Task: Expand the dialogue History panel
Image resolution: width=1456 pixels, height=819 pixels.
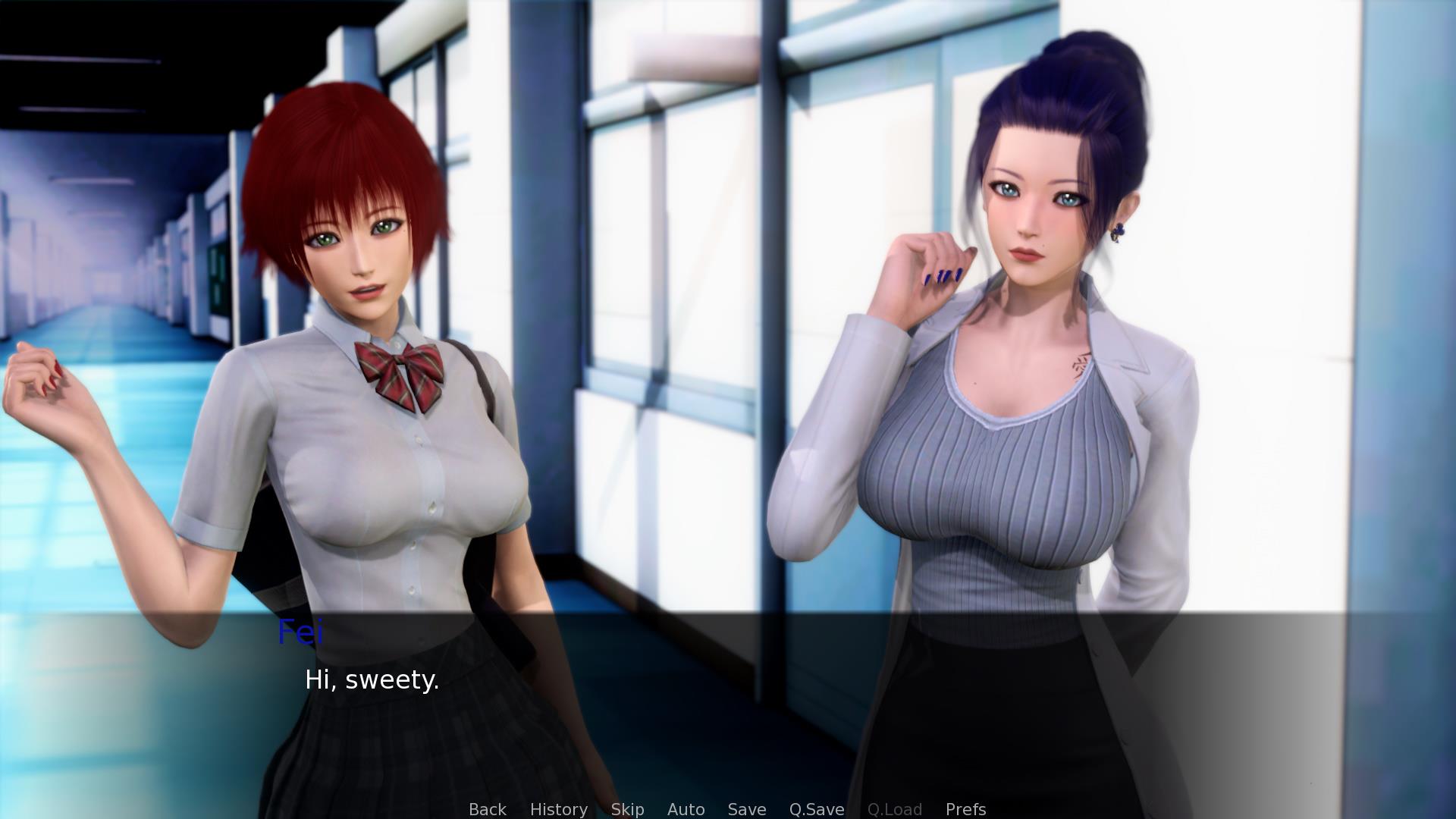Action: point(559,809)
